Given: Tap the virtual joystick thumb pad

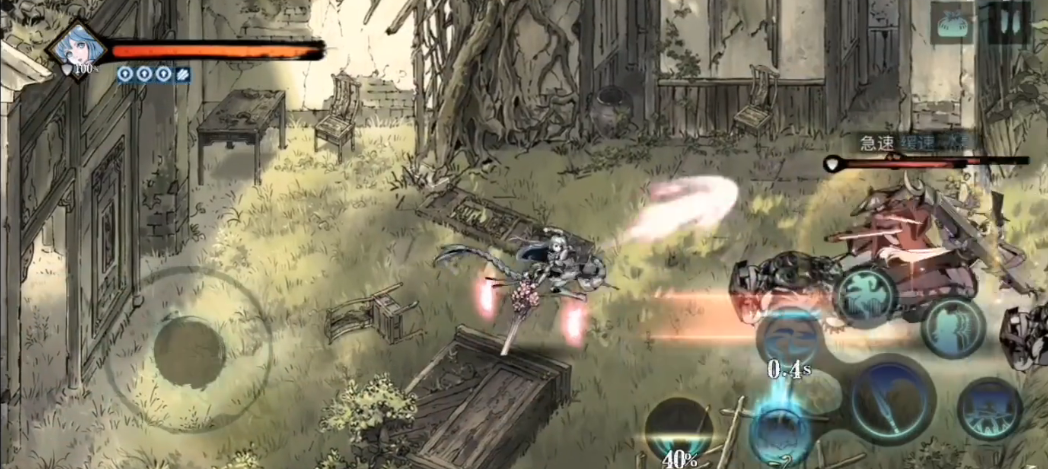Looking at the screenshot, I should pyautogui.click(x=189, y=352).
